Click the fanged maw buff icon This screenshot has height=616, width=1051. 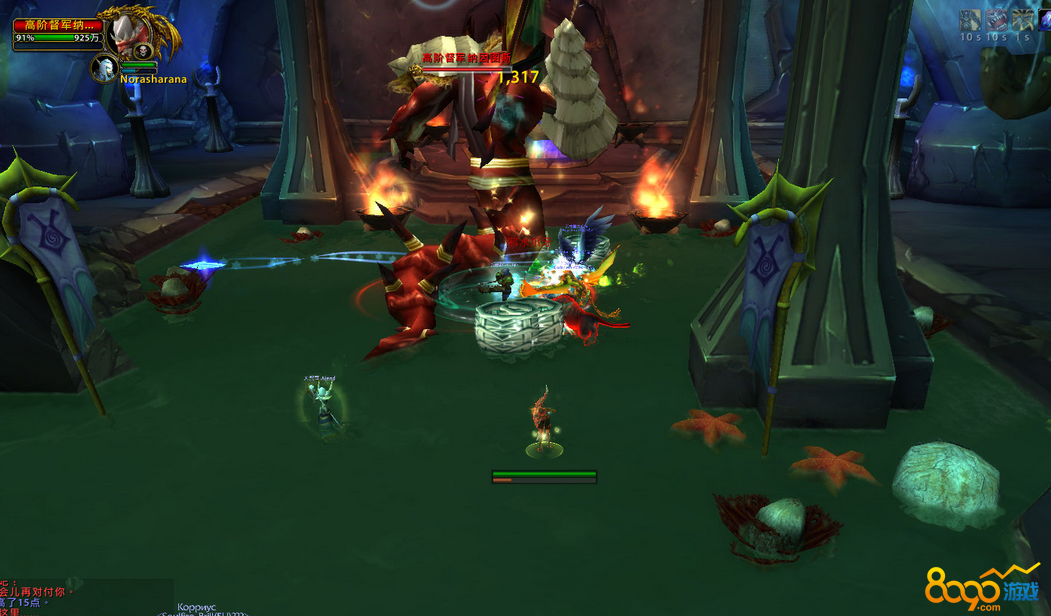[x=996, y=20]
